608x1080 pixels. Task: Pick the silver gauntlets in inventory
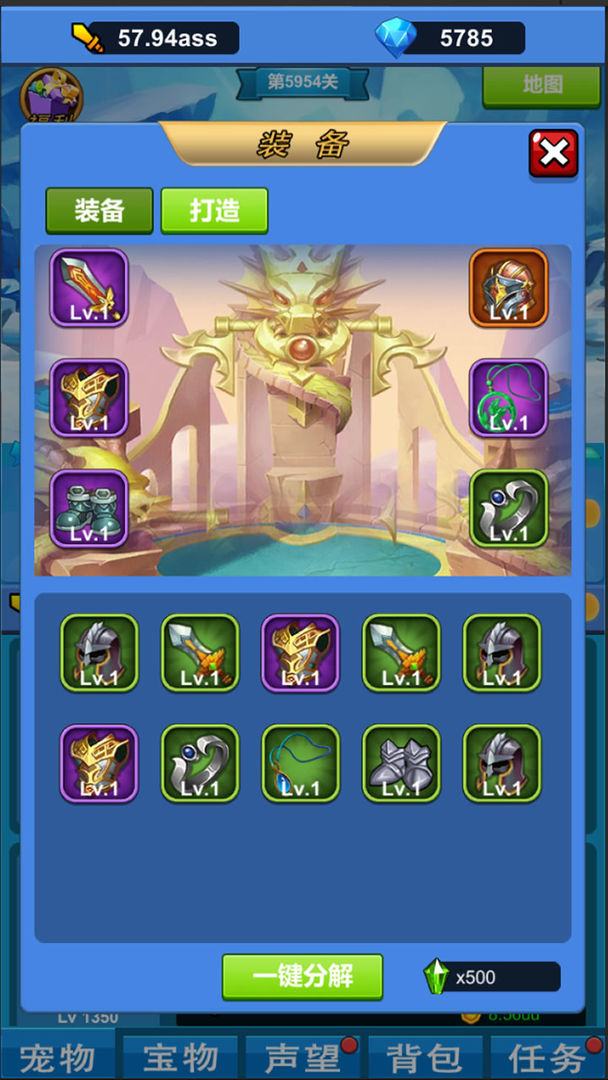pos(401,763)
